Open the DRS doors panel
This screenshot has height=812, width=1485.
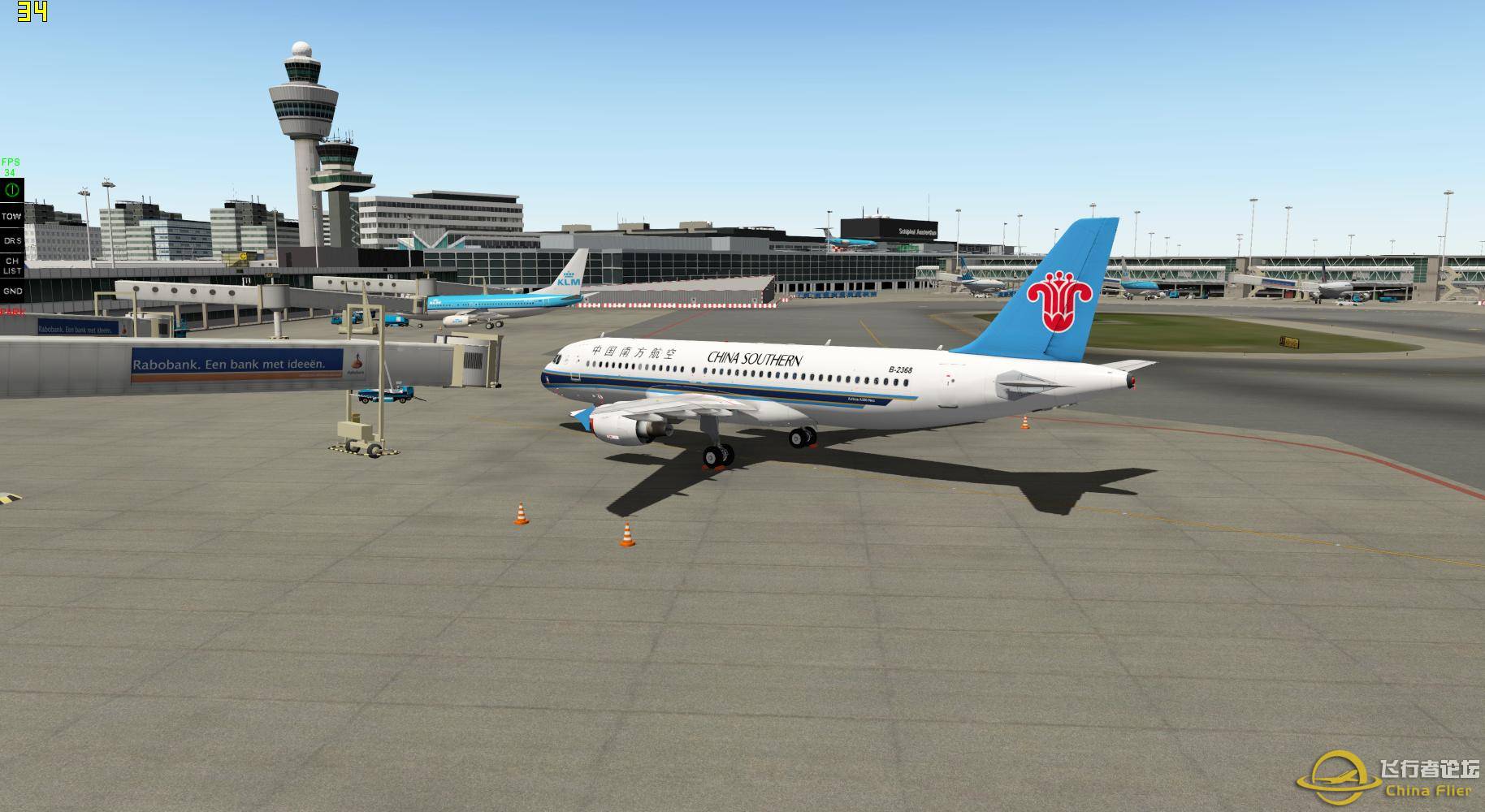(x=11, y=241)
